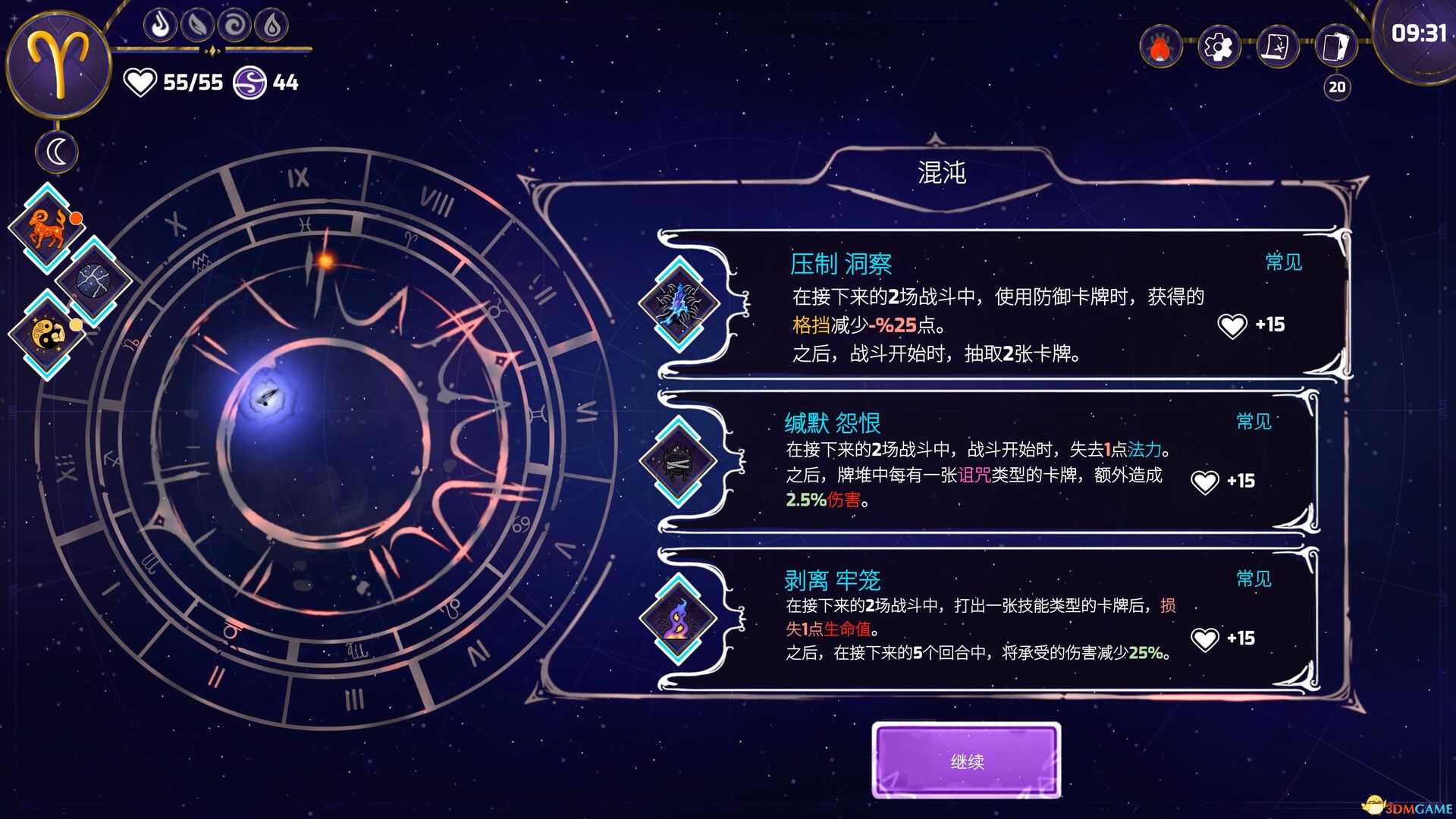View the card deck icon showing 20 cards
This screenshot has height=819, width=1456.
tap(1337, 46)
